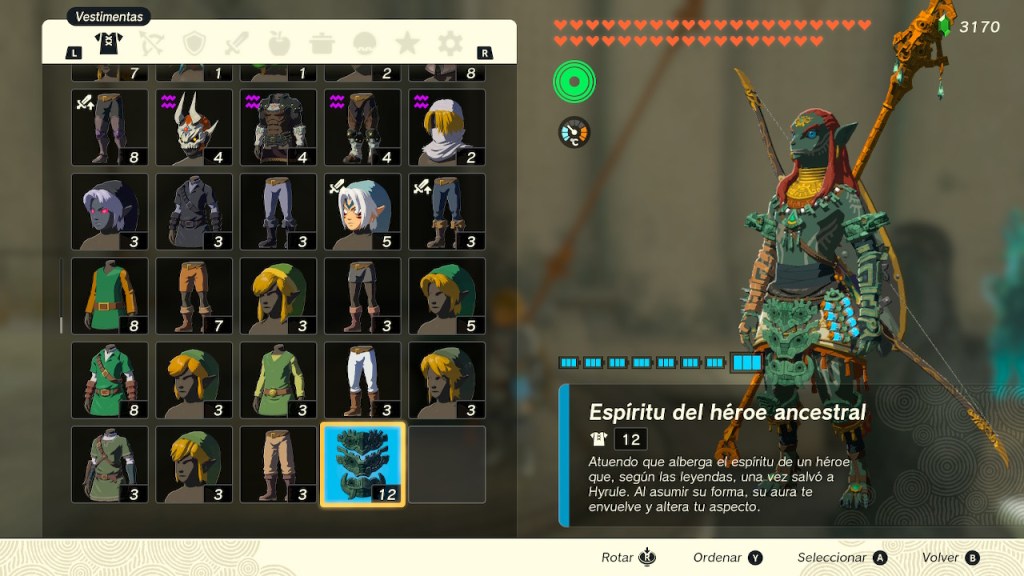Switch to the sword weapons tab
This screenshot has width=1024, height=576.
click(237, 43)
